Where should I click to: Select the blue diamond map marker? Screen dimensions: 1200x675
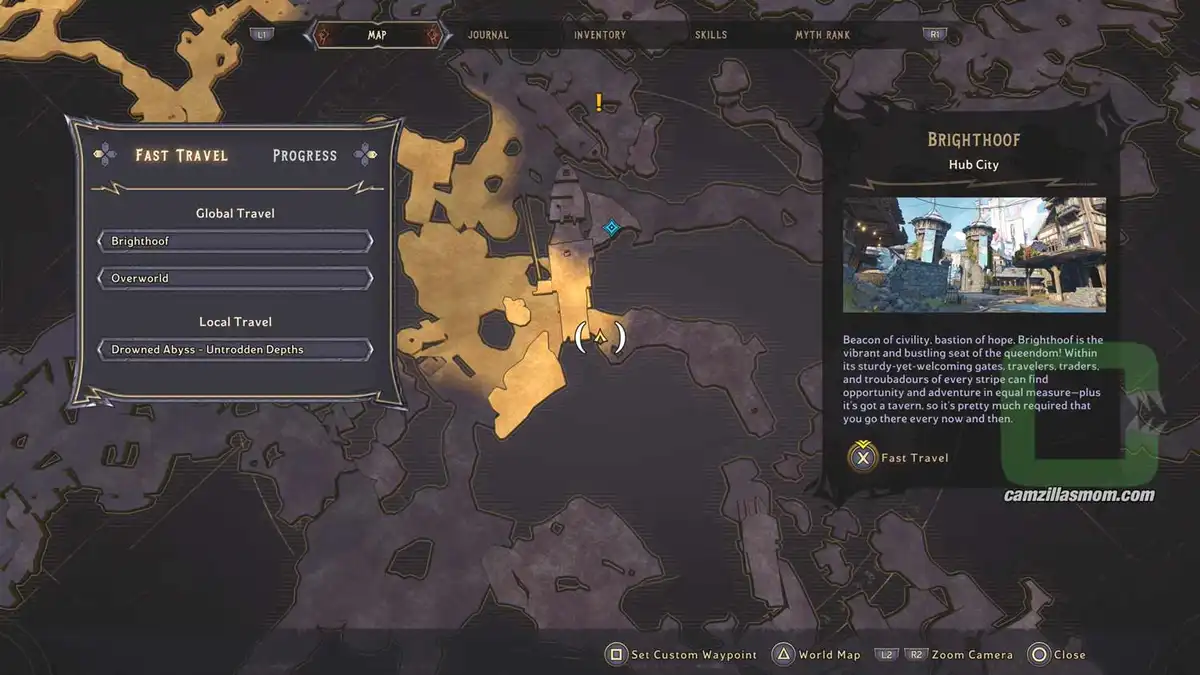pyautogui.click(x=611, y=228)
